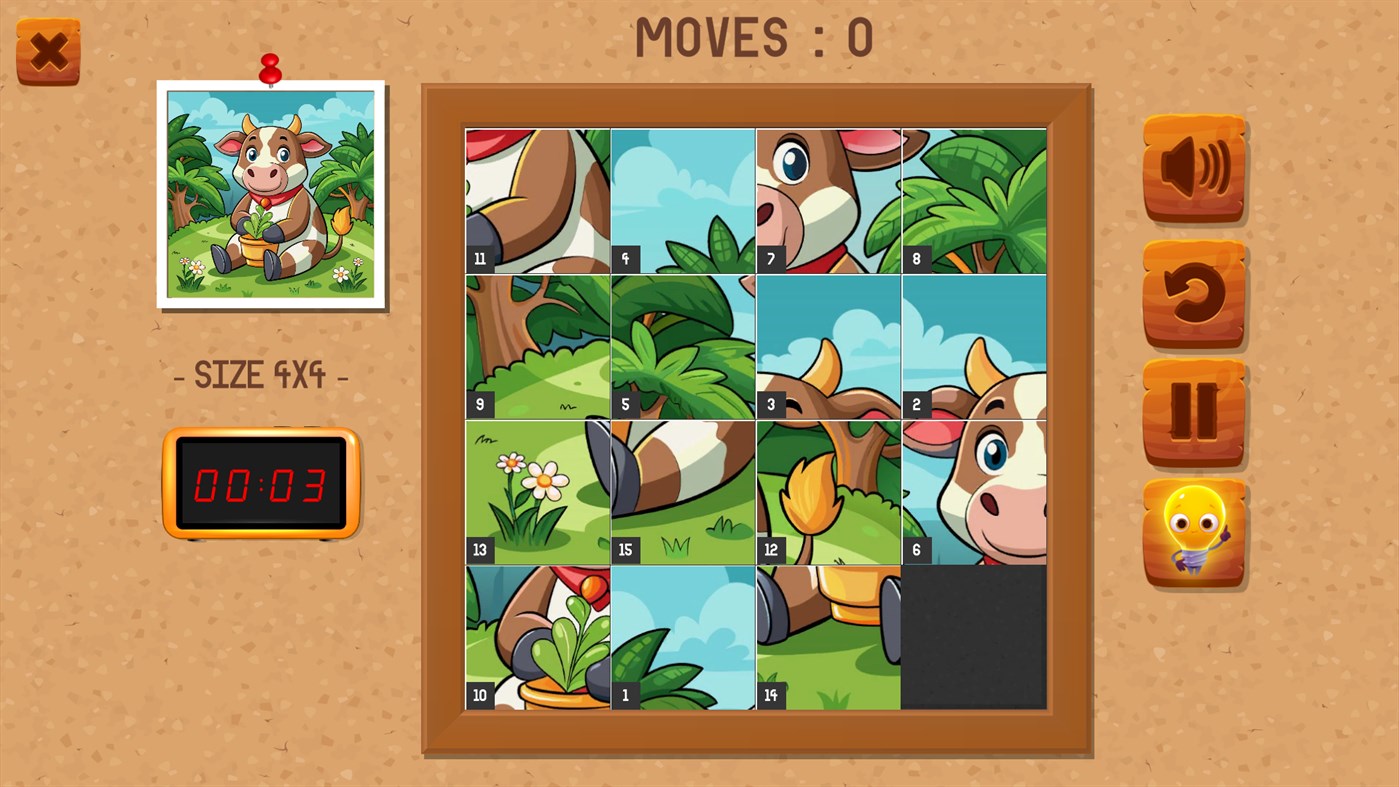The width and height of the screenshot is (1399, 787).
Task: Select tile 13 with the white flowers
Action: [536, 491]
